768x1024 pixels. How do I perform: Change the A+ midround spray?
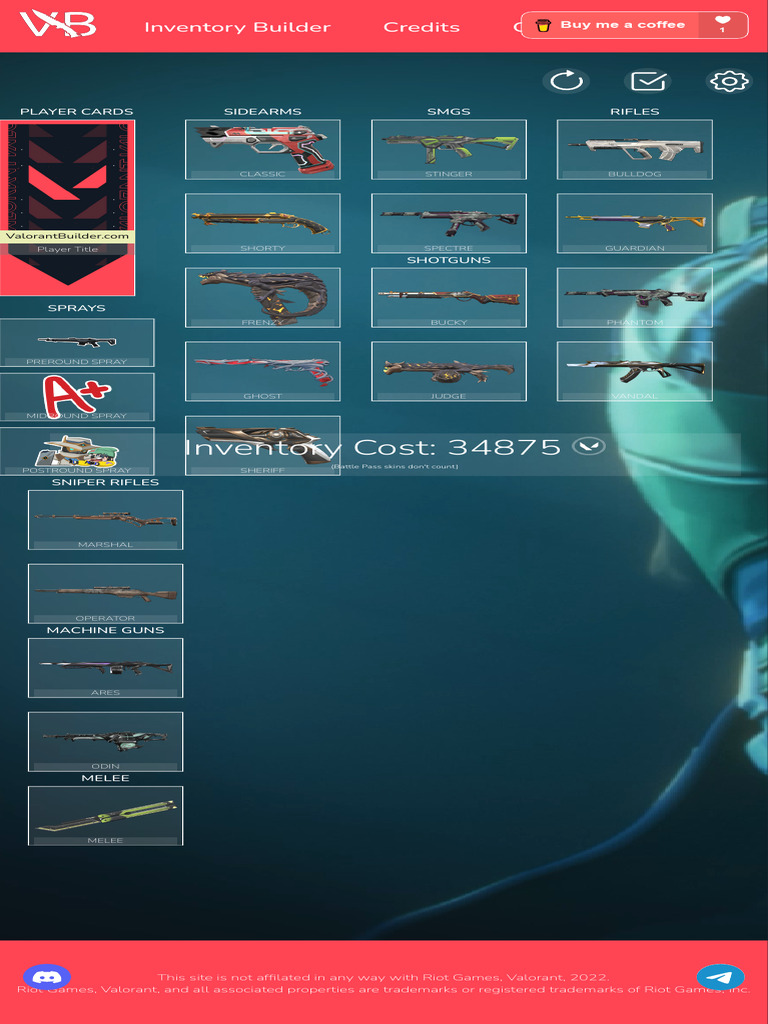click(x=77, y=396)
